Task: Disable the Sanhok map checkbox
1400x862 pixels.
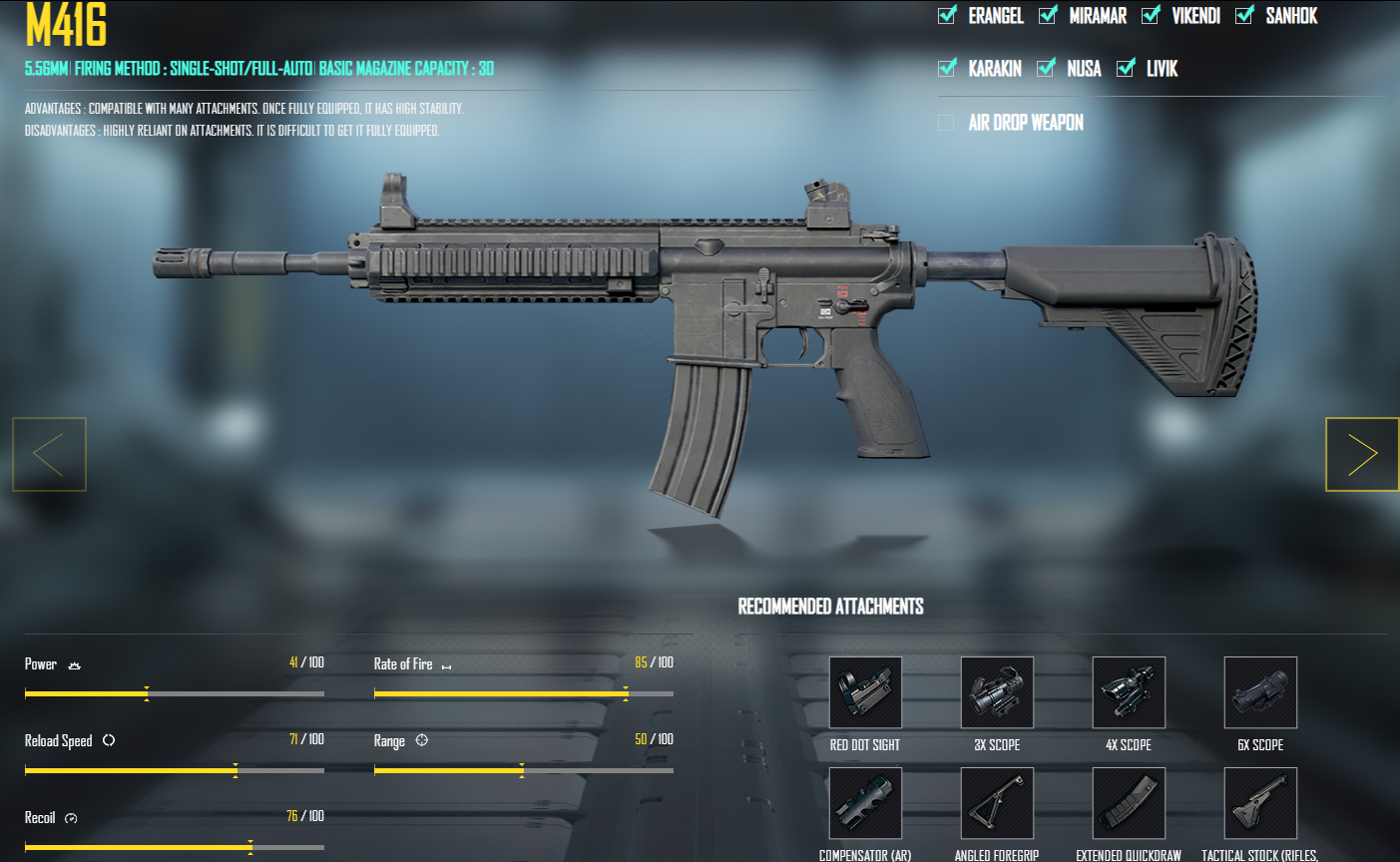Action: point(1244,15)
